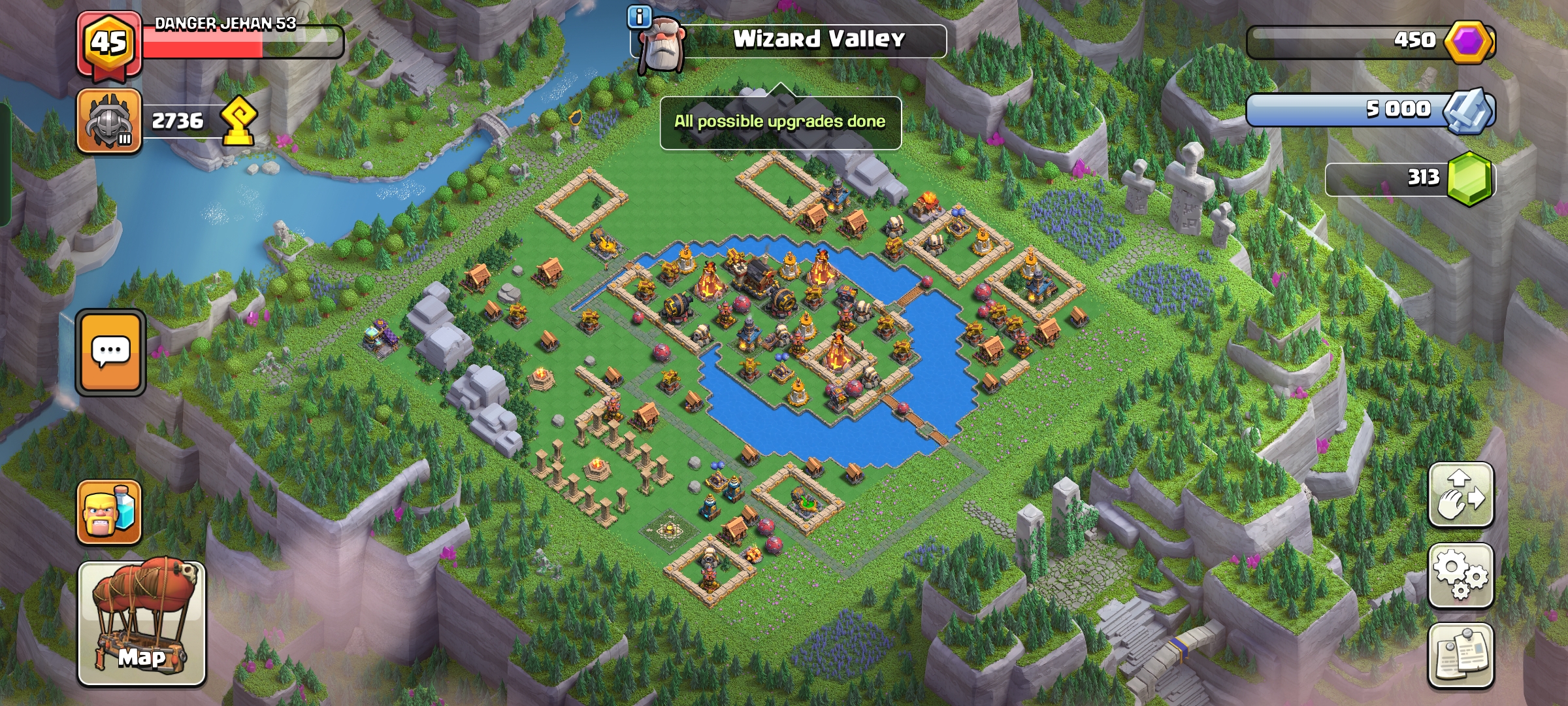This screenshot has width=1568, height=706.
Task: Open the chat speech bubble panel
Action: (x=110, y=352)
